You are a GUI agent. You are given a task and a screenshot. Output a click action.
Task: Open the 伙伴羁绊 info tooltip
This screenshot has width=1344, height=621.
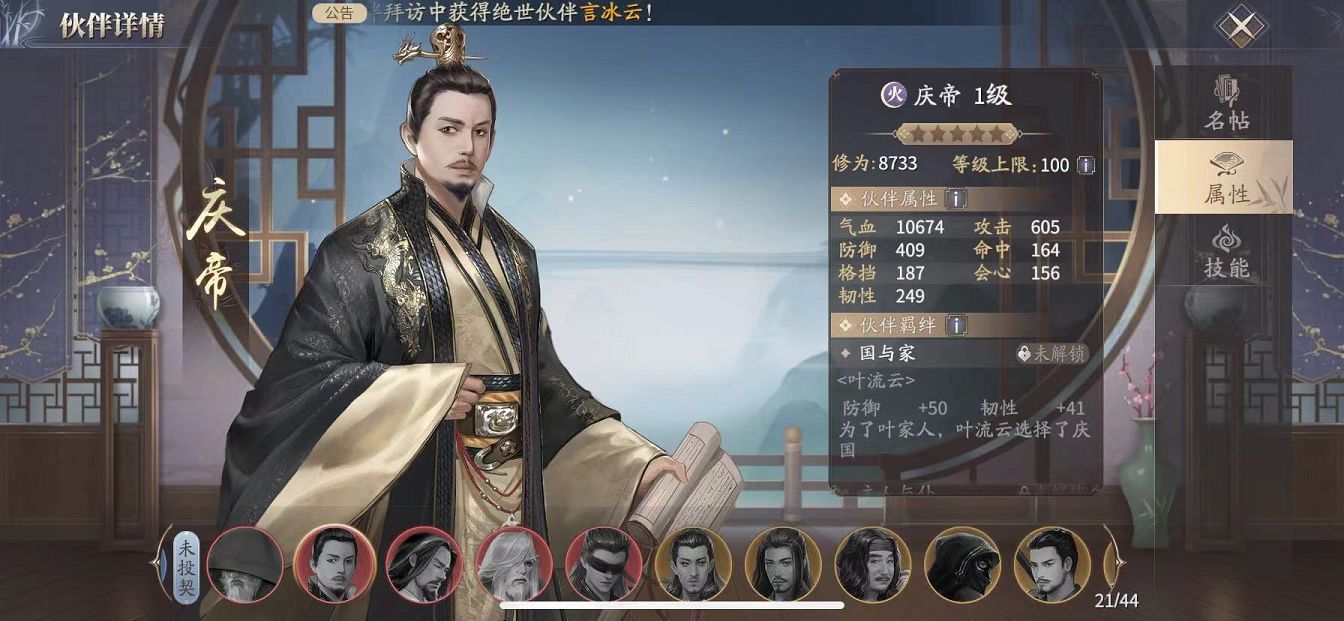tap(956, 325)
